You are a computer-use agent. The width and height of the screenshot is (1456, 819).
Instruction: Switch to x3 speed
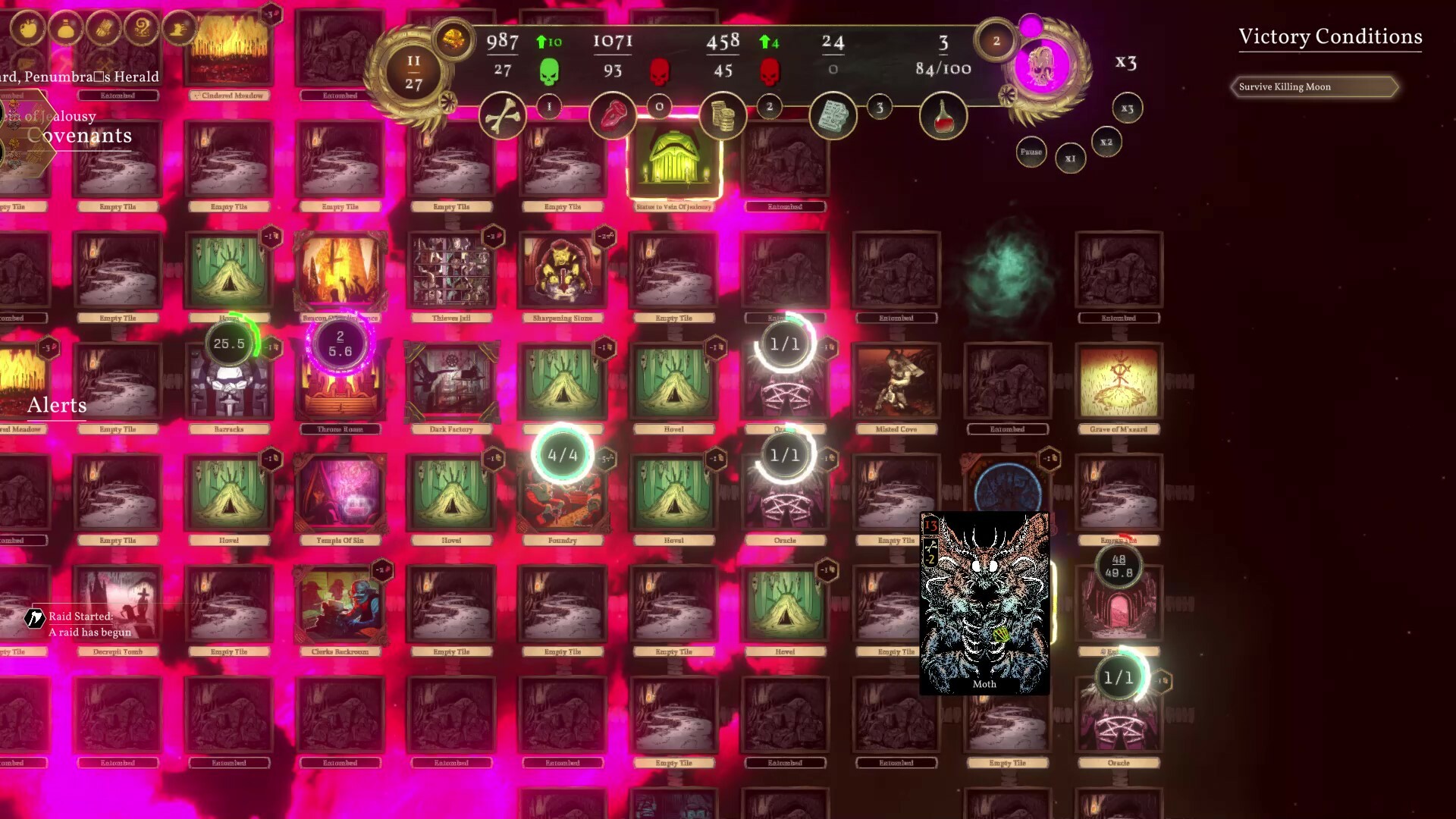pos(1127,108)
